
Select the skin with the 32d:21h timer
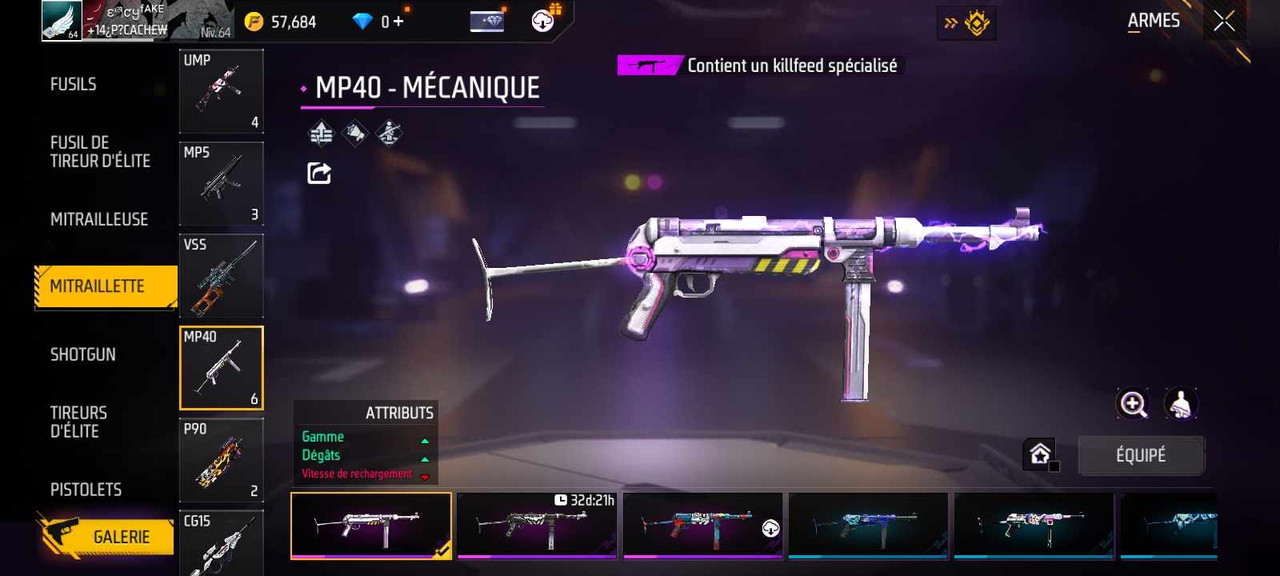pos(536,524)
